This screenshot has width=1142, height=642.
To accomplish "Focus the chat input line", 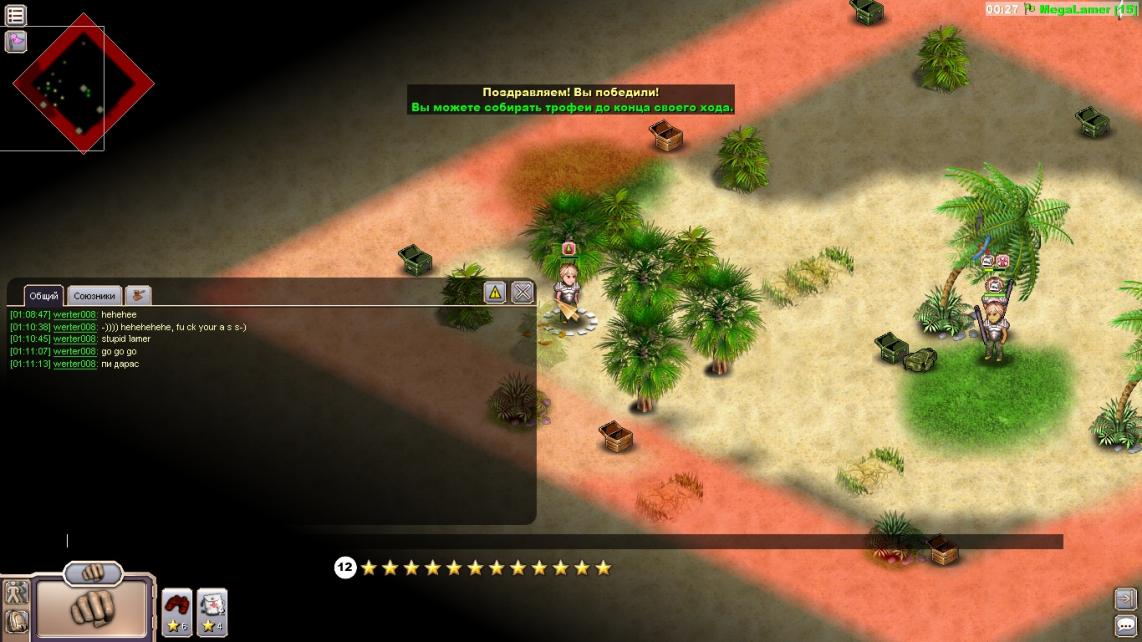I will 300,541.
